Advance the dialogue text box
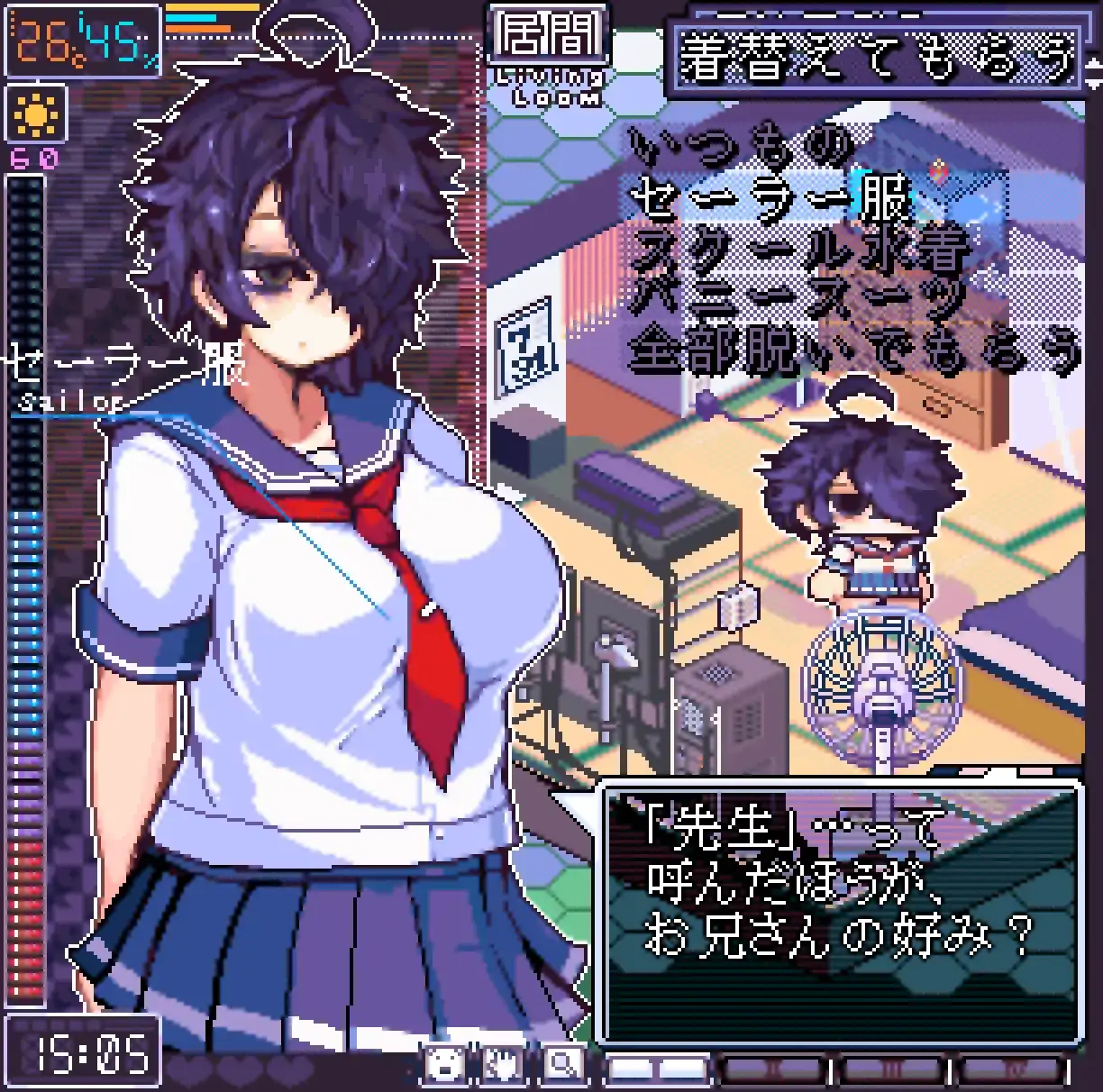The image size is (1103, 1092). point(842,912)
